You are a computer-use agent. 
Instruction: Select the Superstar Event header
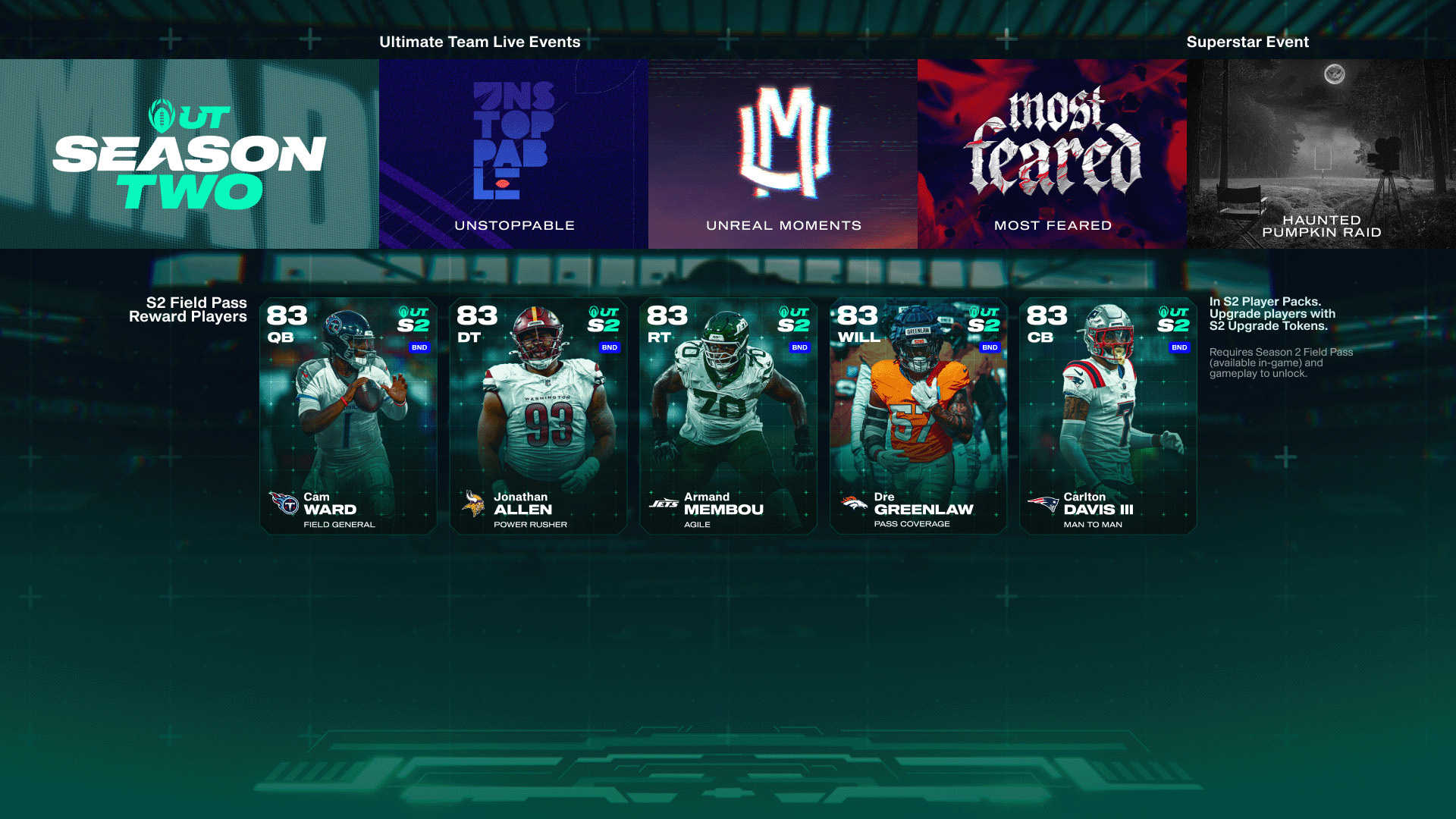[x=1247, y=42]
